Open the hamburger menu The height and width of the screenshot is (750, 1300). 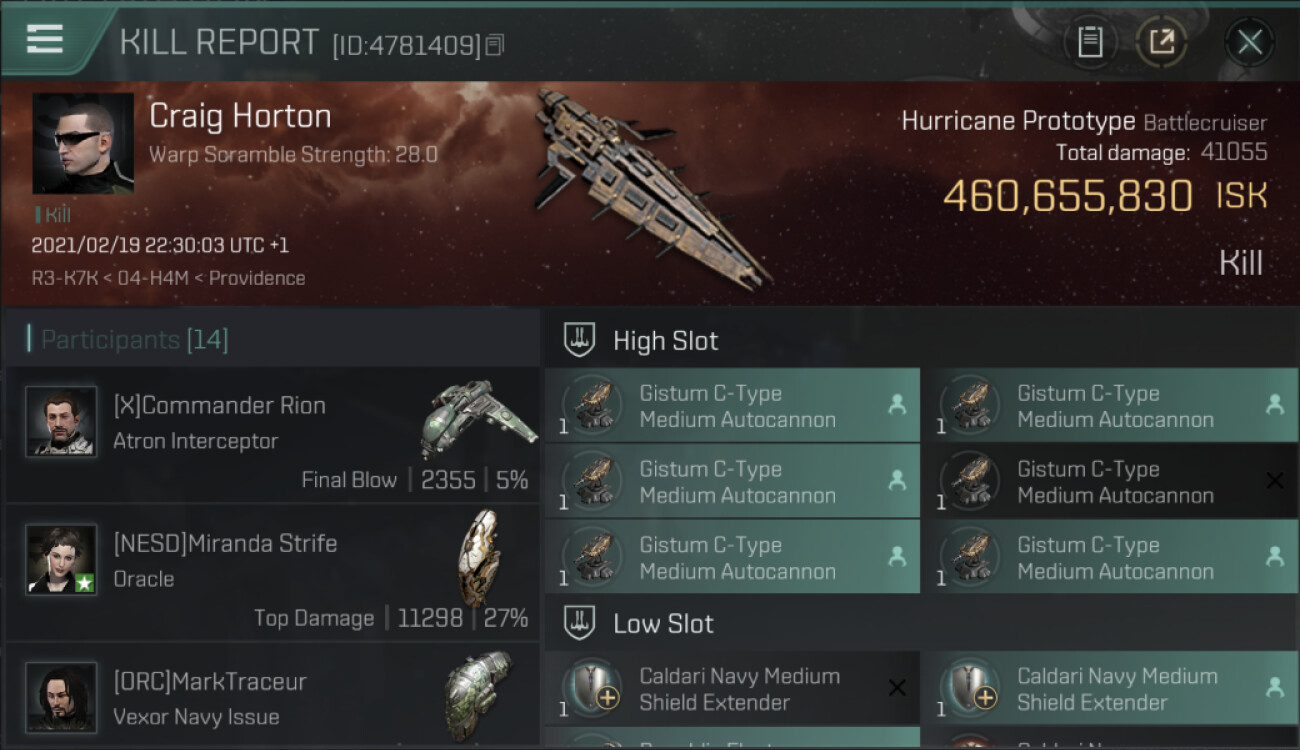(x=45, y=40)
